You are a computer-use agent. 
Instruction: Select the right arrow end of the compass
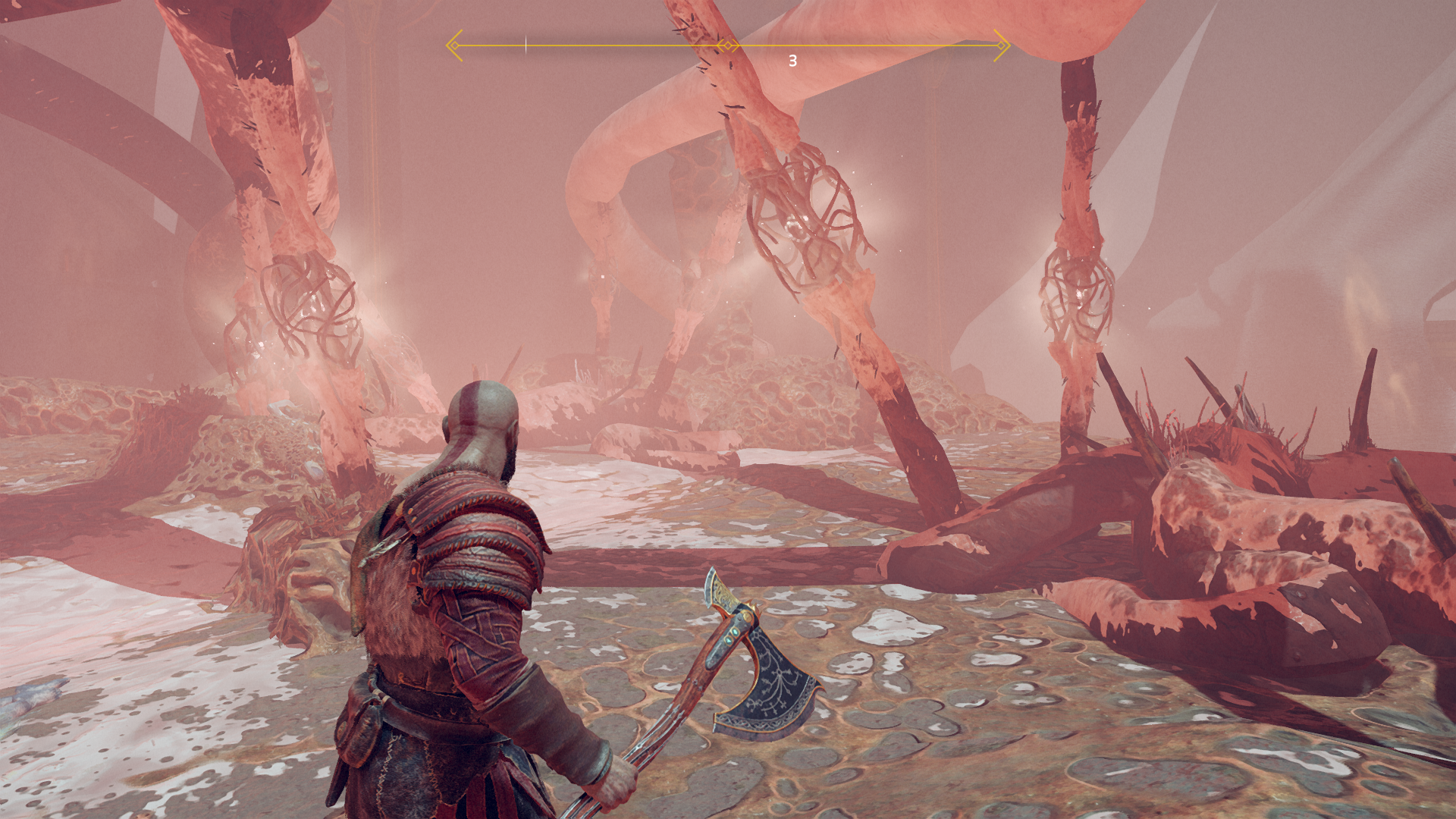1002,45
